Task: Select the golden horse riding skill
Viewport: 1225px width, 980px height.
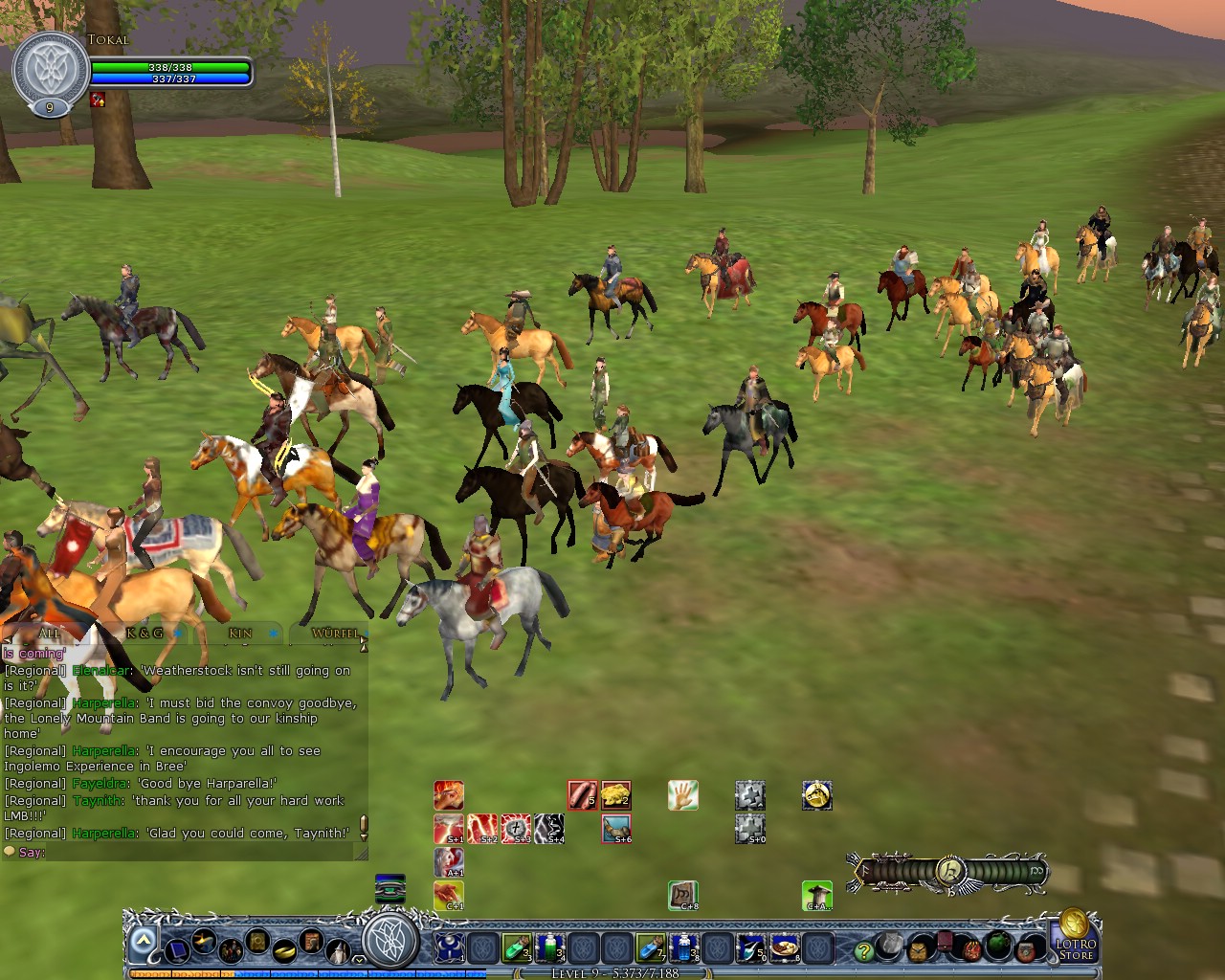Action: pos(817,795)
